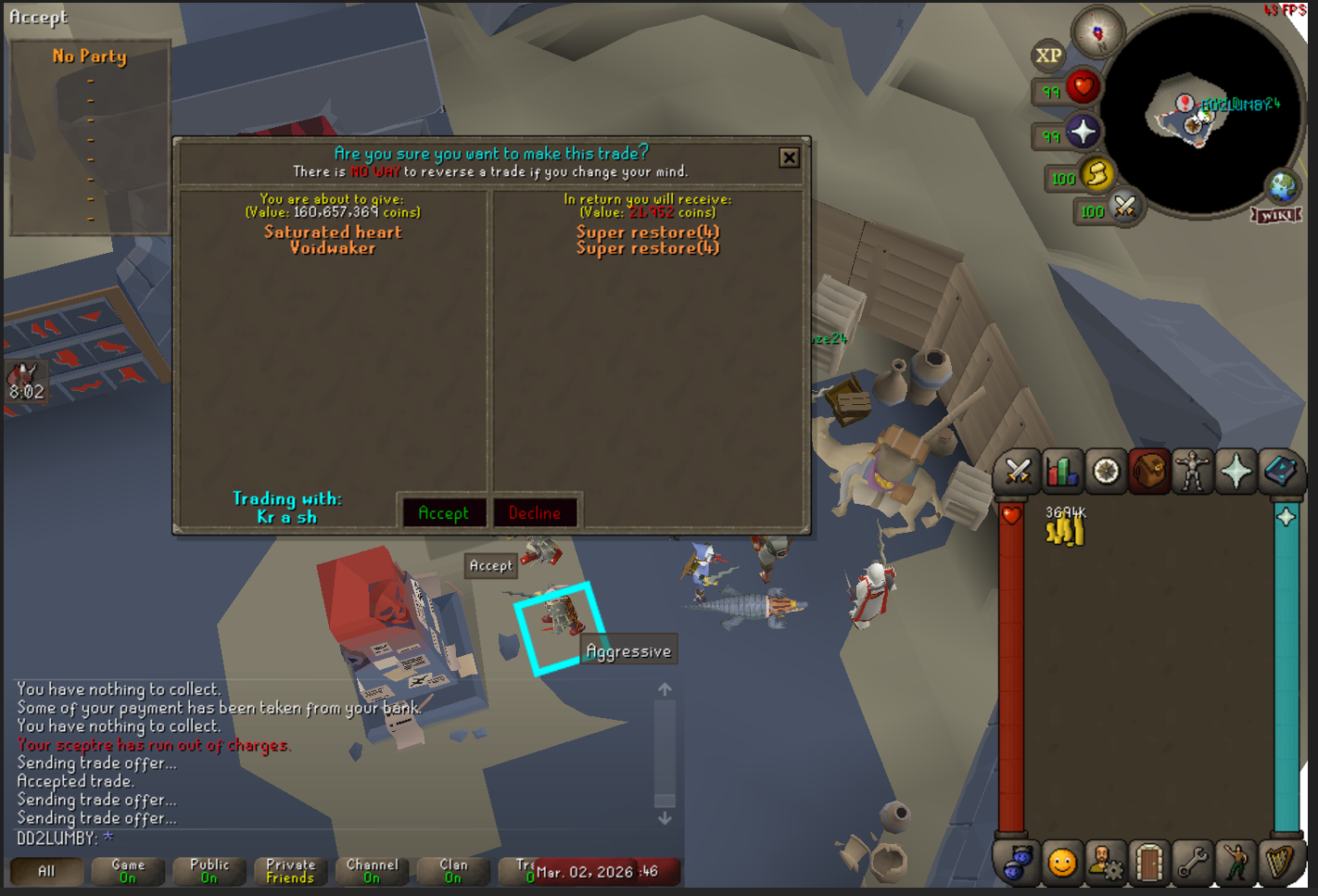
Task: Switch to the Skills stats tab
Action: point(1062,472)
